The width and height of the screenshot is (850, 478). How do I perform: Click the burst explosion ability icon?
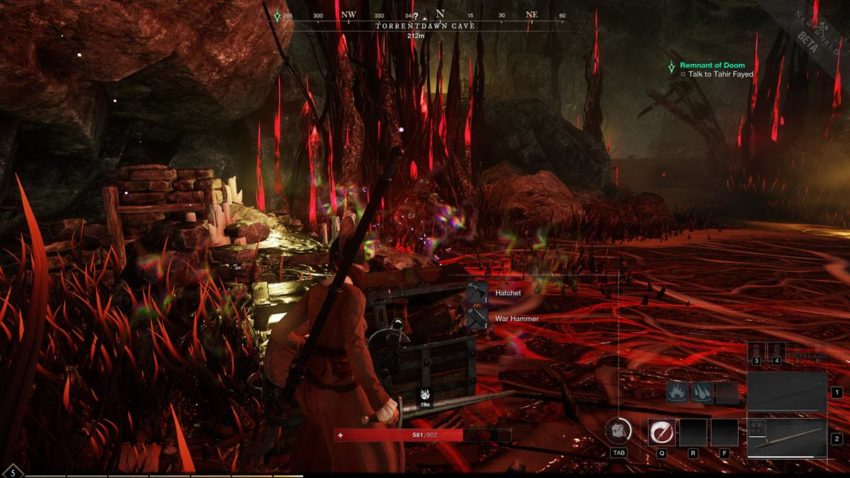click(677, 392)
